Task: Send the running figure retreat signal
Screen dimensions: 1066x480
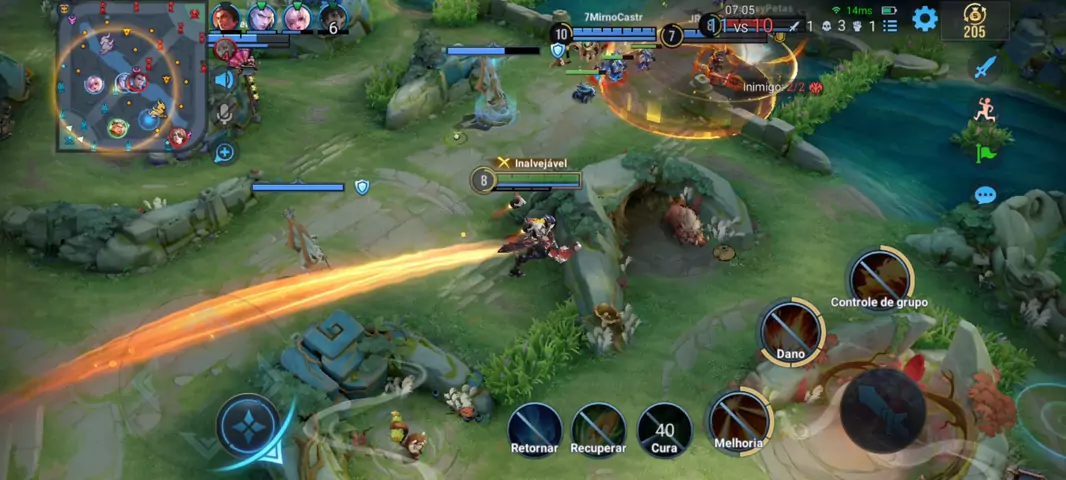Action: (x=986, y=109)
